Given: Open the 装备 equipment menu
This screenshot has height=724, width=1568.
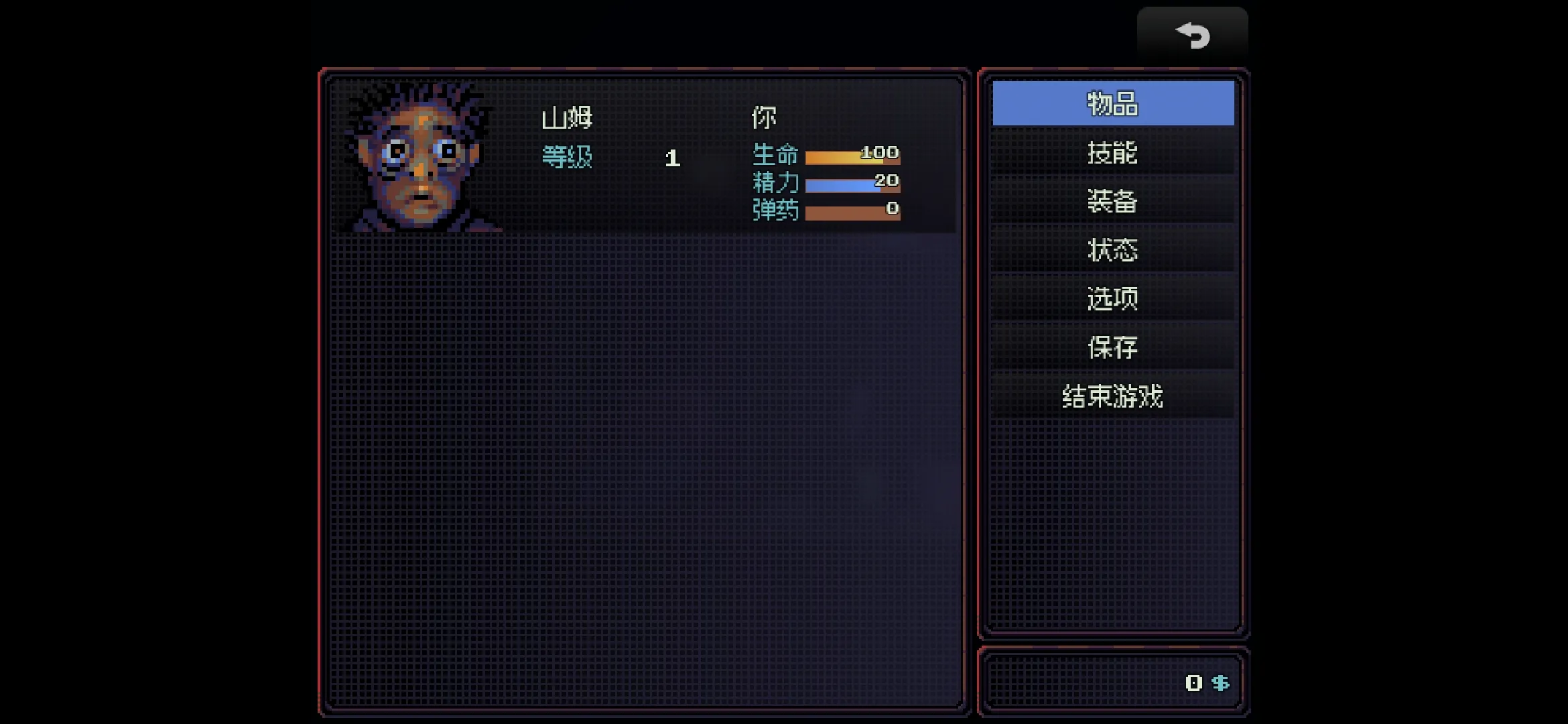Looking at the screenshot, I should (1112, 201).
